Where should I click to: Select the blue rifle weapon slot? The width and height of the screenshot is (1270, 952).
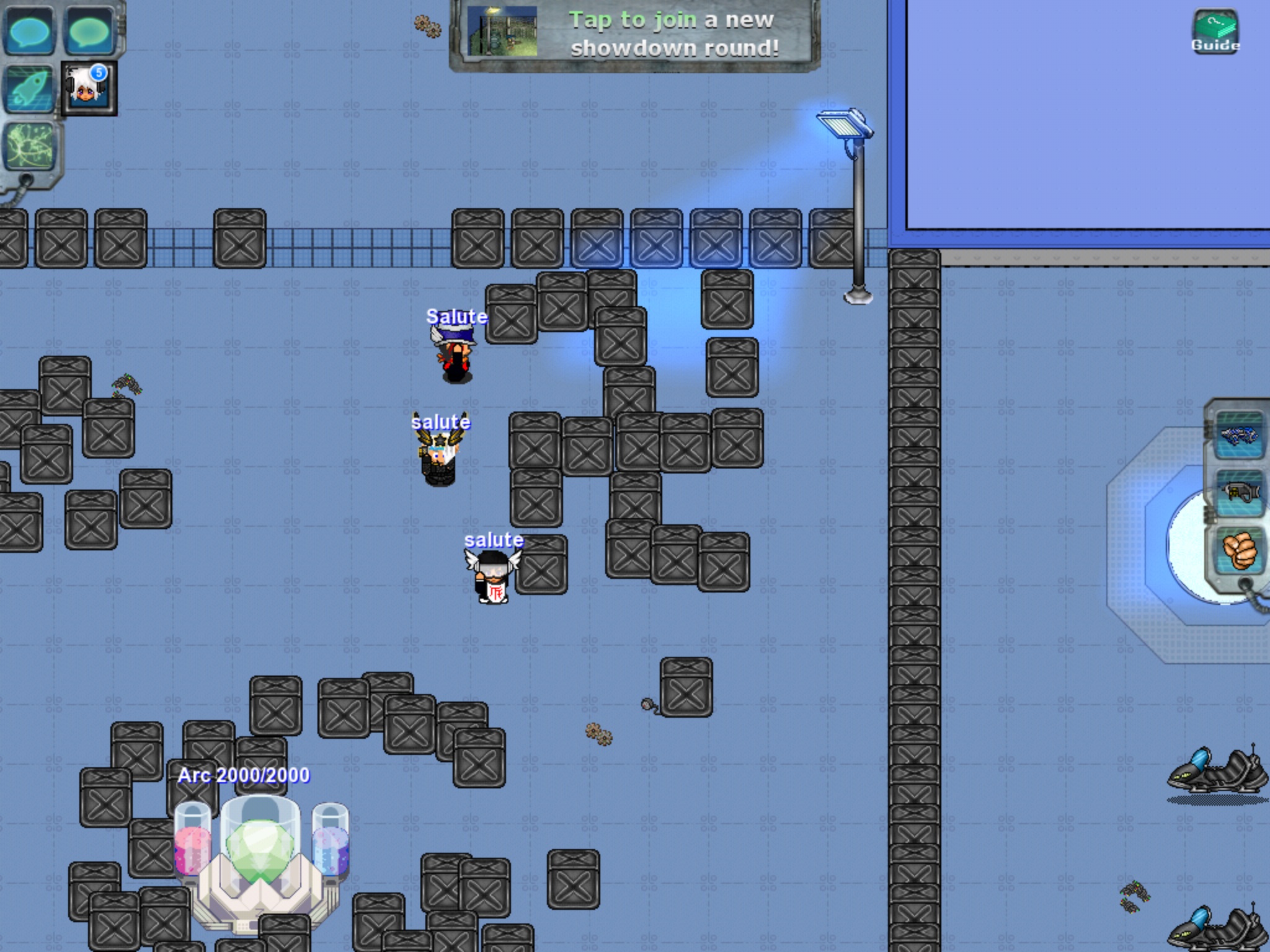point(1239,434)
